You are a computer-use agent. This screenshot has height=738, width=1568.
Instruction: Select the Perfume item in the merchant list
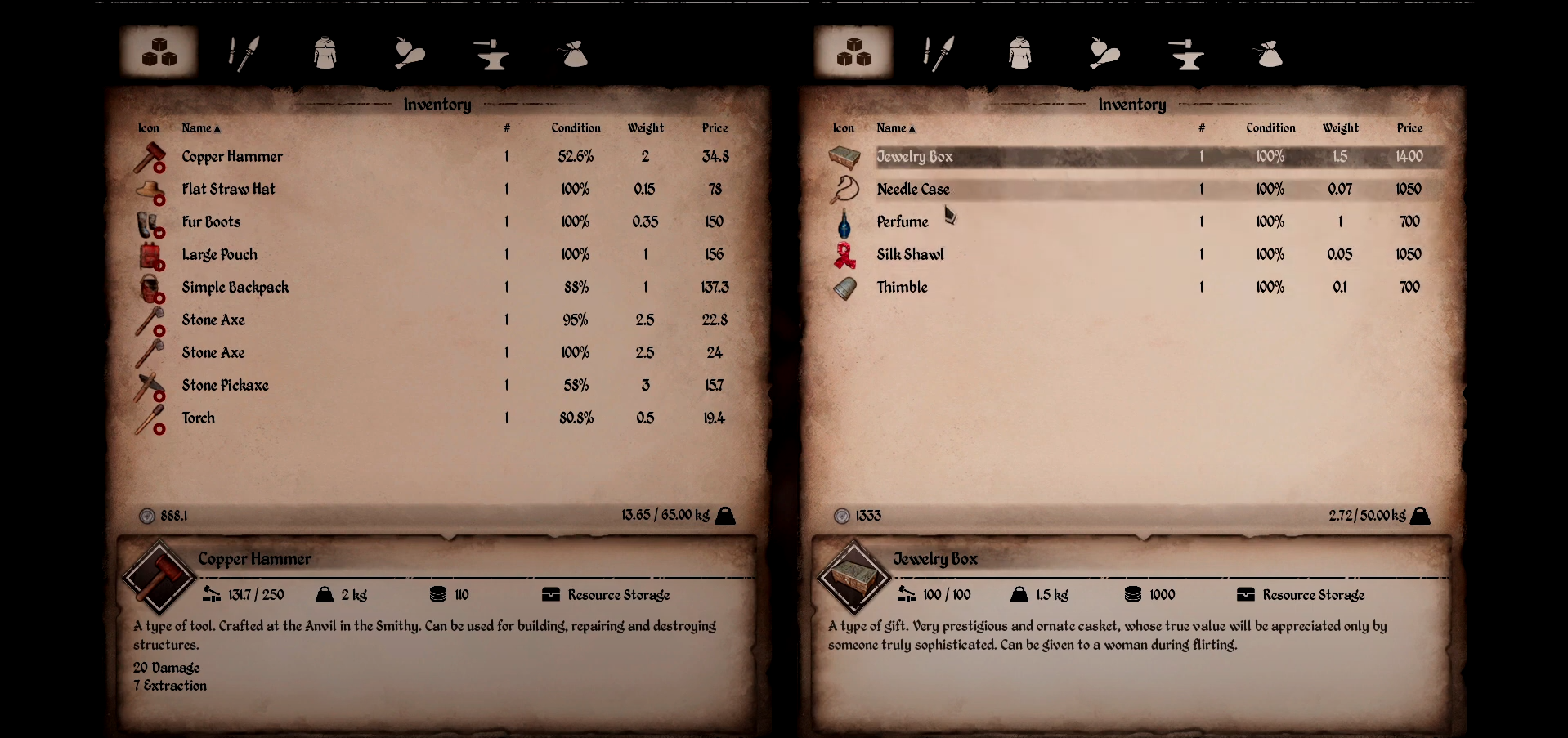click(902, 221)
